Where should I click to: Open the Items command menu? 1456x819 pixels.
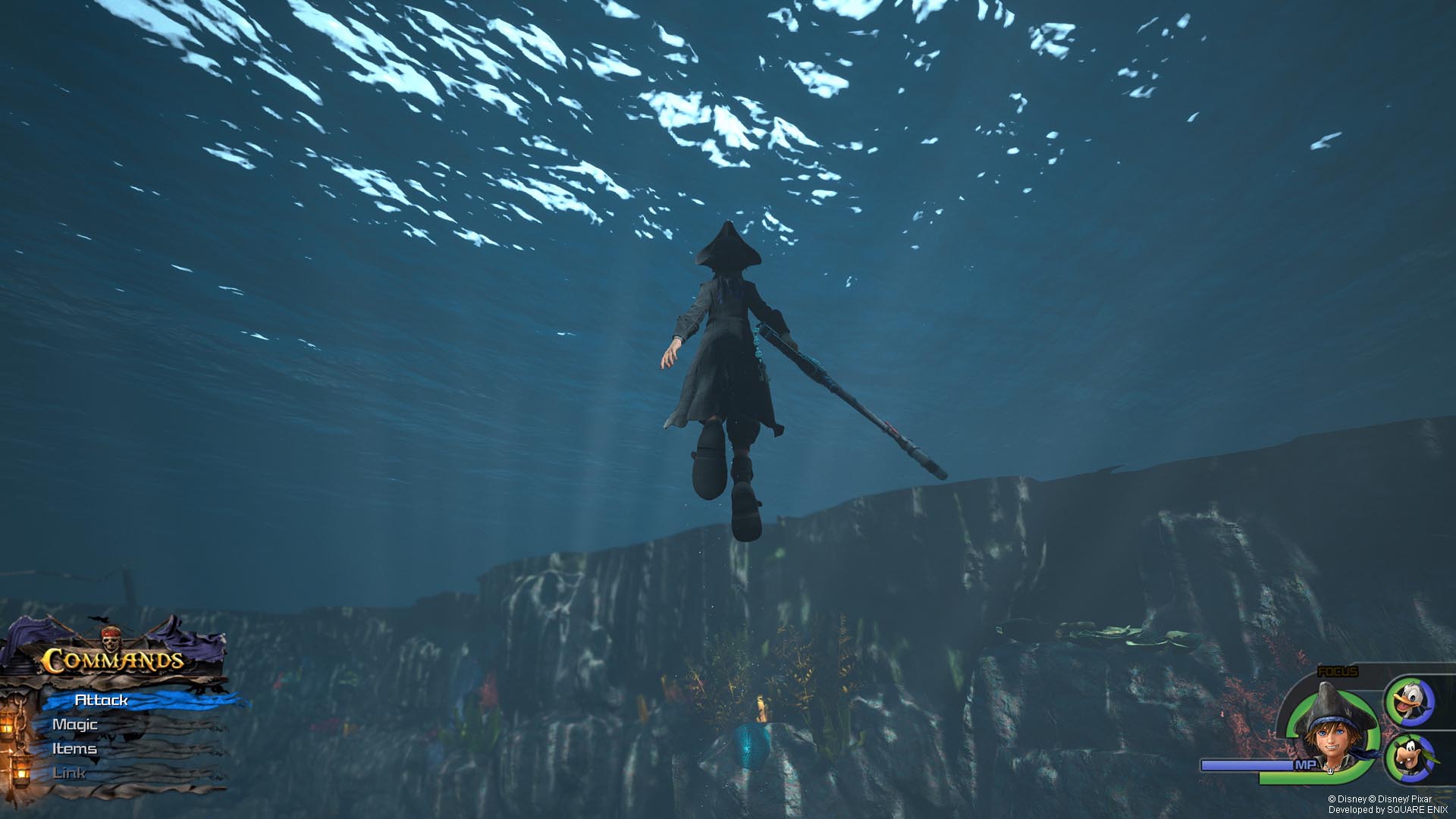coord(74,748)
